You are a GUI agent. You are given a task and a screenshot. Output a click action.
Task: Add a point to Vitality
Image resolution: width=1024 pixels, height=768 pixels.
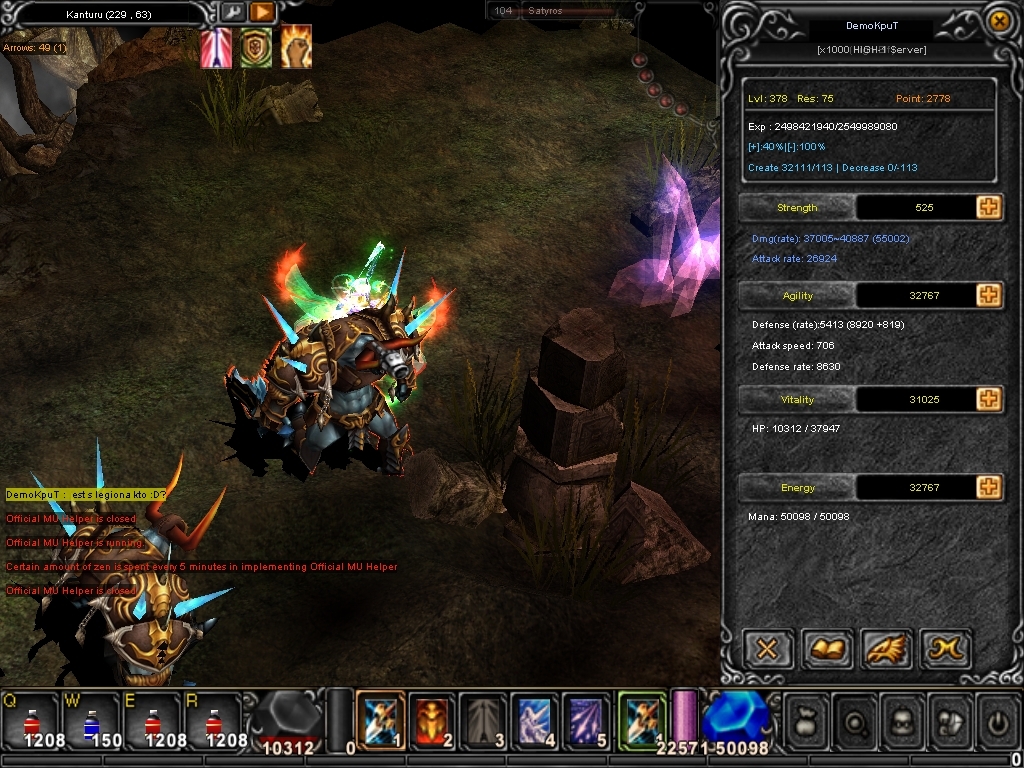989,399
